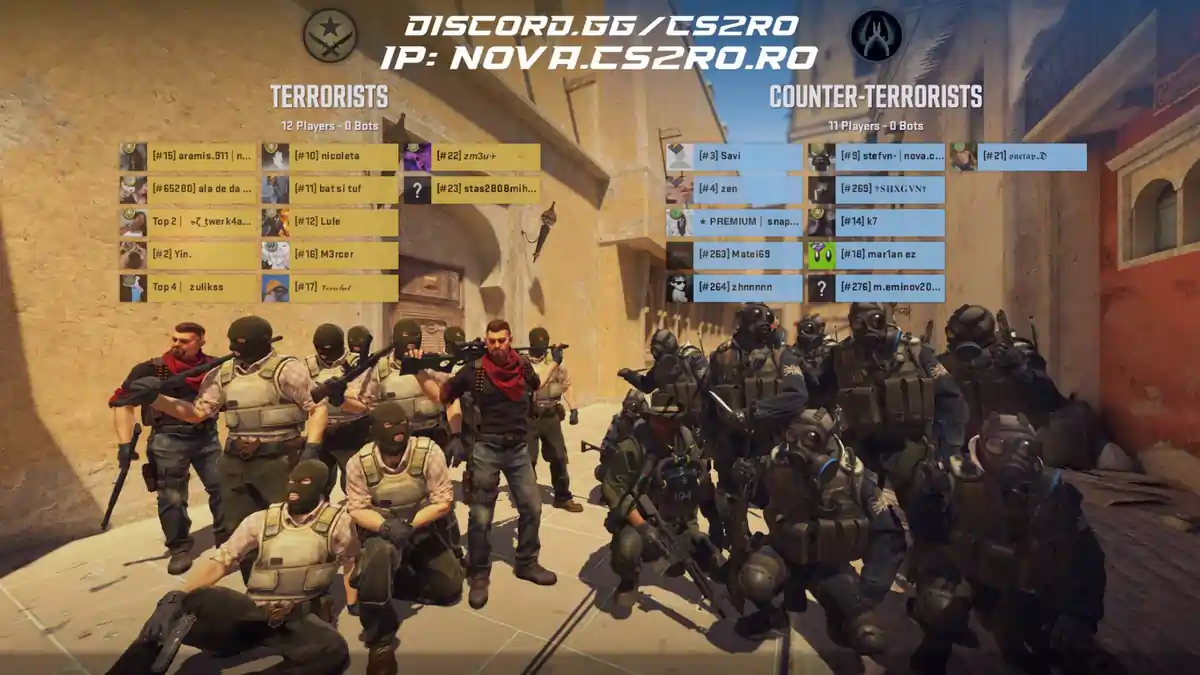Select the Savi player row
Image resolution: width=1200 pixels, height=675 pixels.
tap(734, 157)
